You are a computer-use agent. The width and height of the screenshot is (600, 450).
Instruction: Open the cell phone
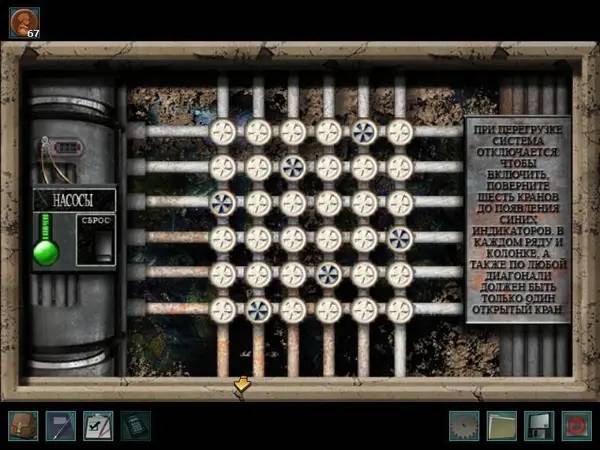(x=134, y=425)
